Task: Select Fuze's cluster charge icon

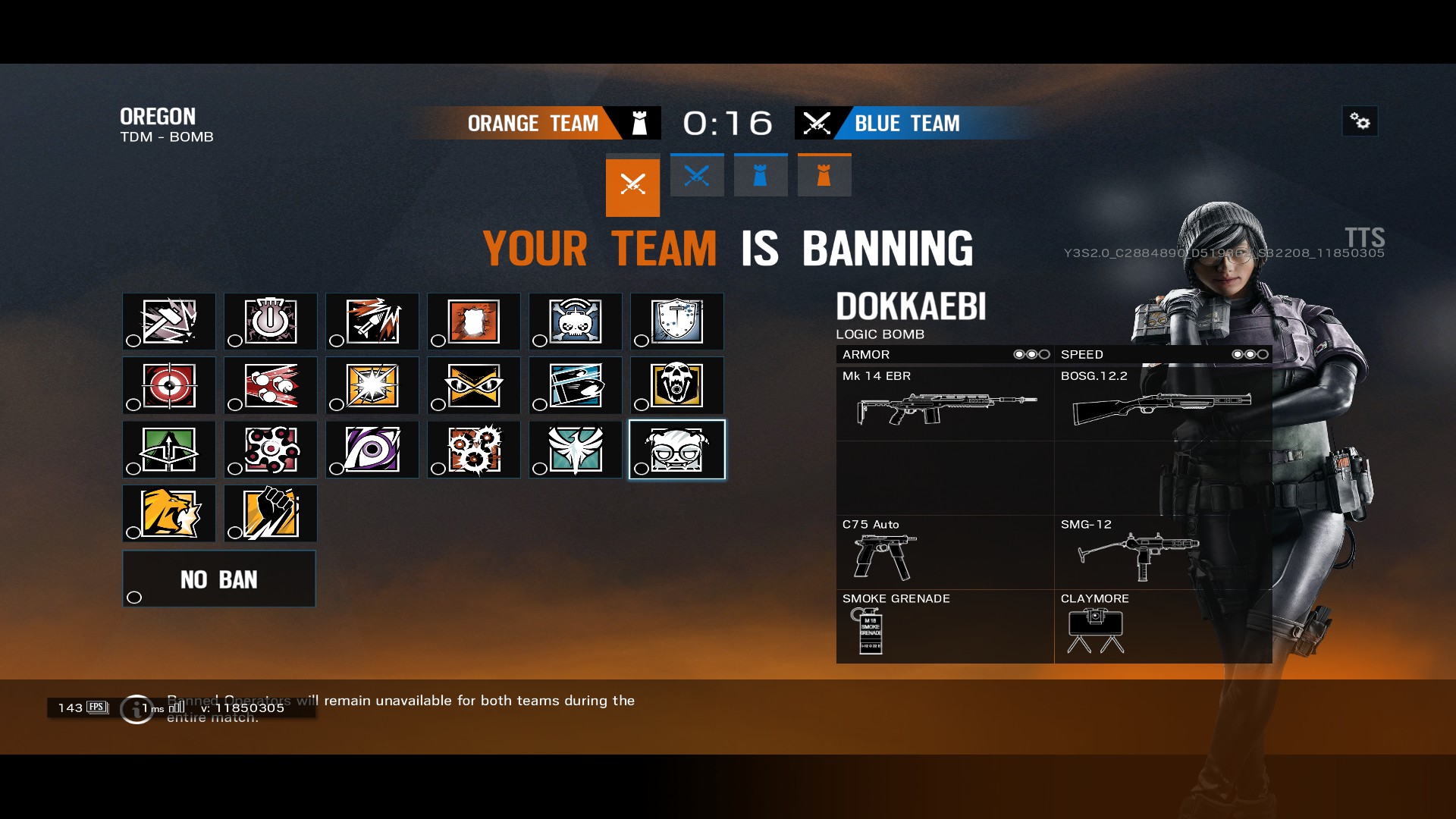Action: coord(271,385)
